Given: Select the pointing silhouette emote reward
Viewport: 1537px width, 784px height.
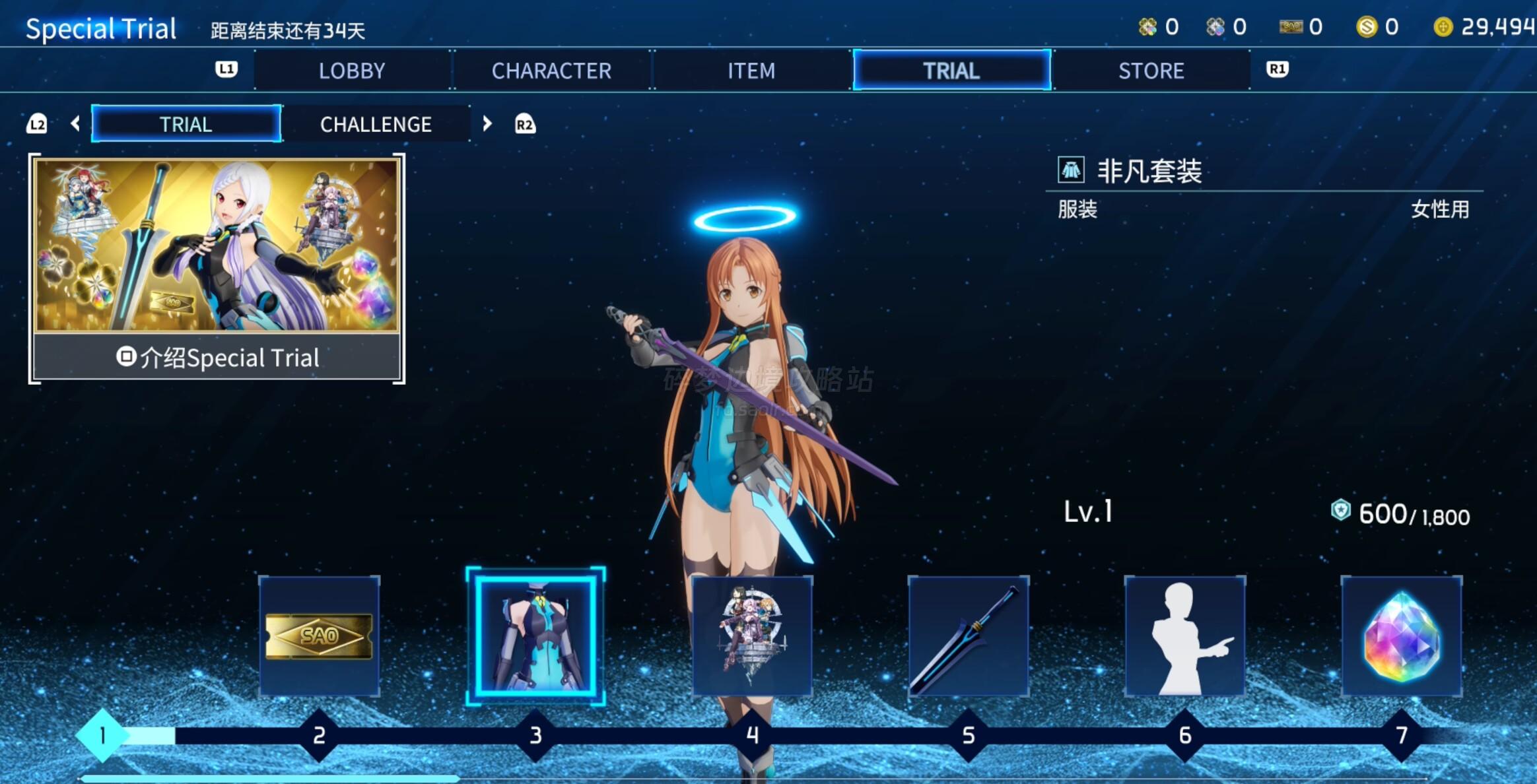Looking at the screenshot, I should (1185, 636).
